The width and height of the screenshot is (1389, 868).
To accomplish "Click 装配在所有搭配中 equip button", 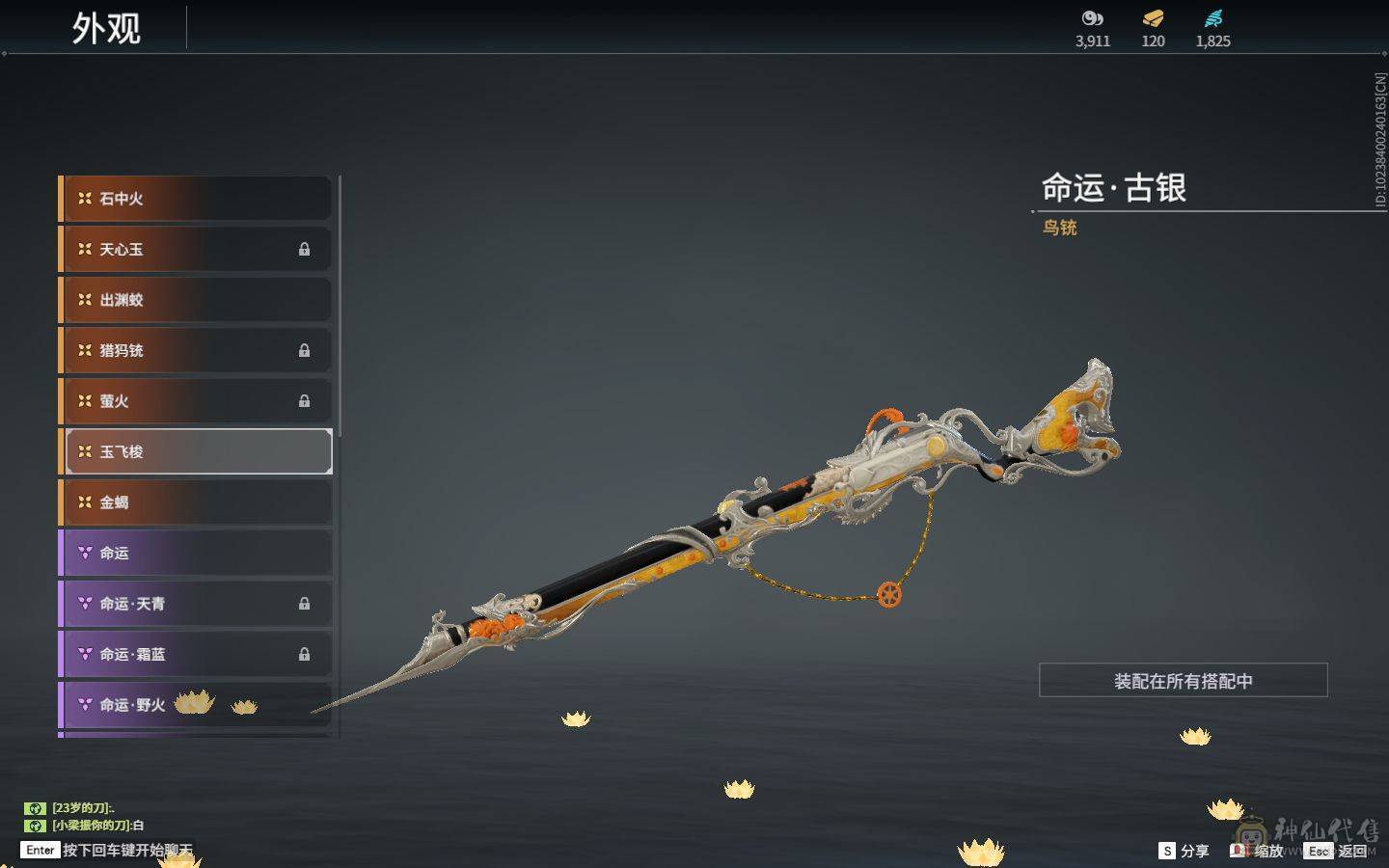I will click(1183, 681).
